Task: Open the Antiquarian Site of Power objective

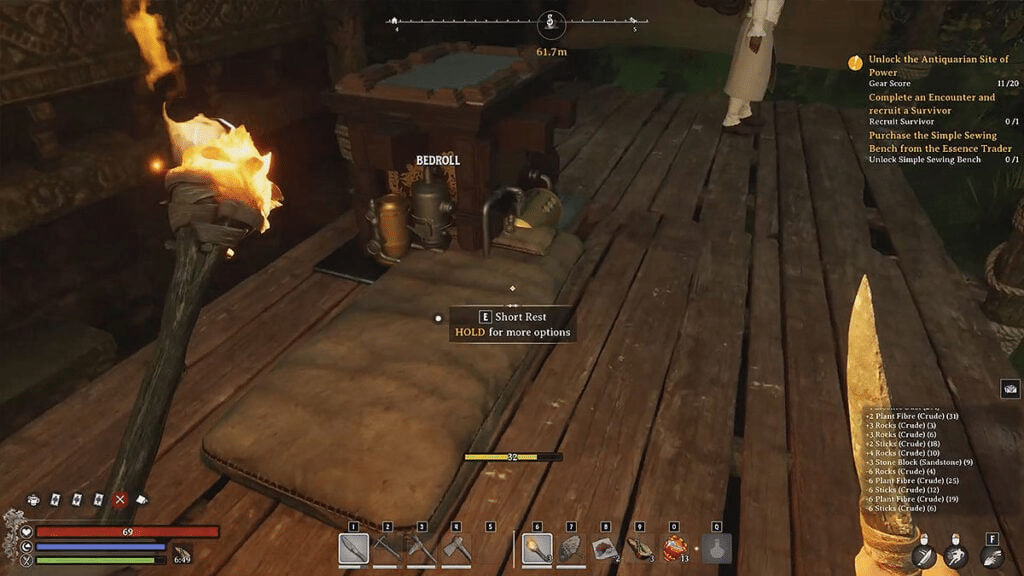Action: click(x=938, y=66)
